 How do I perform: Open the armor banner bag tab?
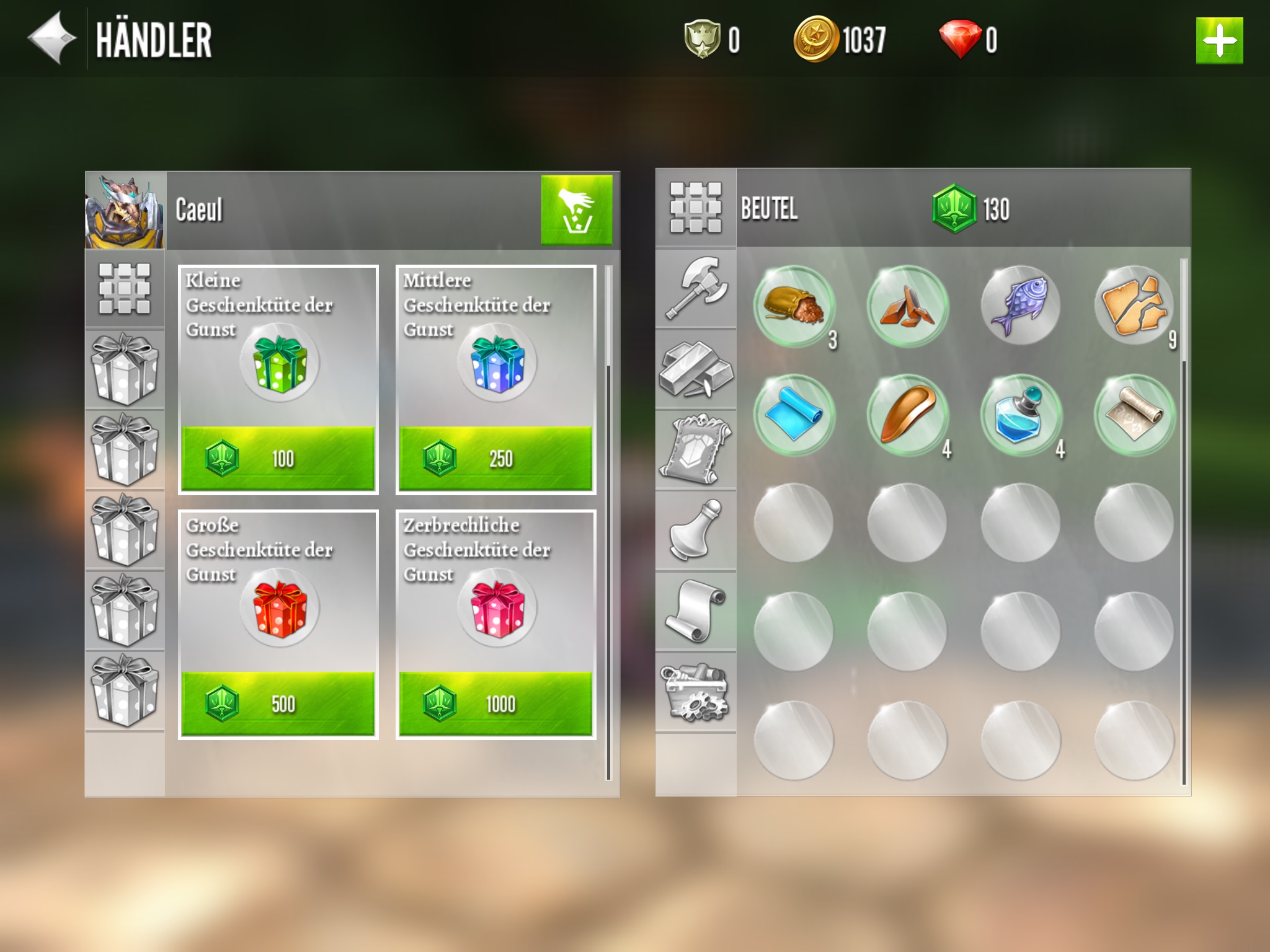pos(696,449)
